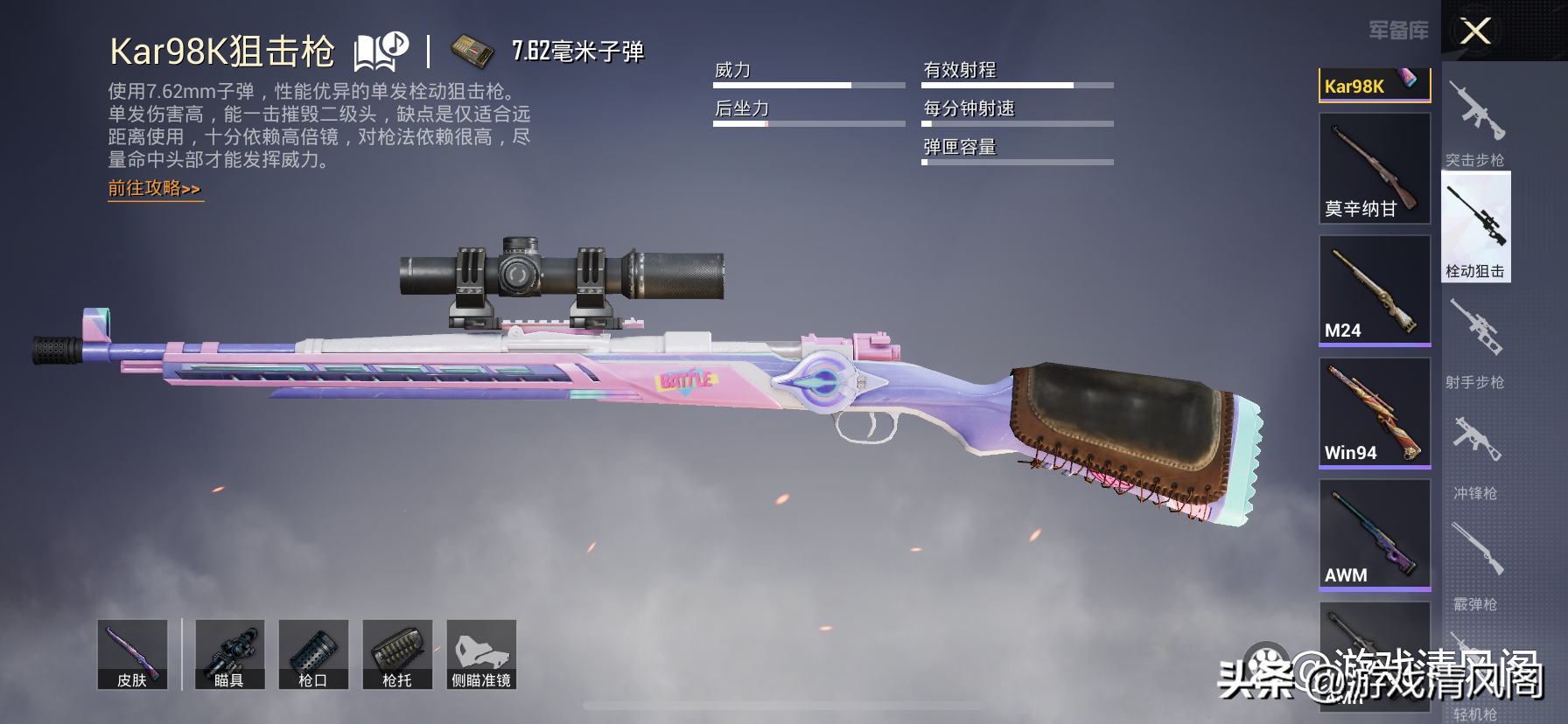Click the book and music note icon
The image size is (1568, 724).
[381, 52]
